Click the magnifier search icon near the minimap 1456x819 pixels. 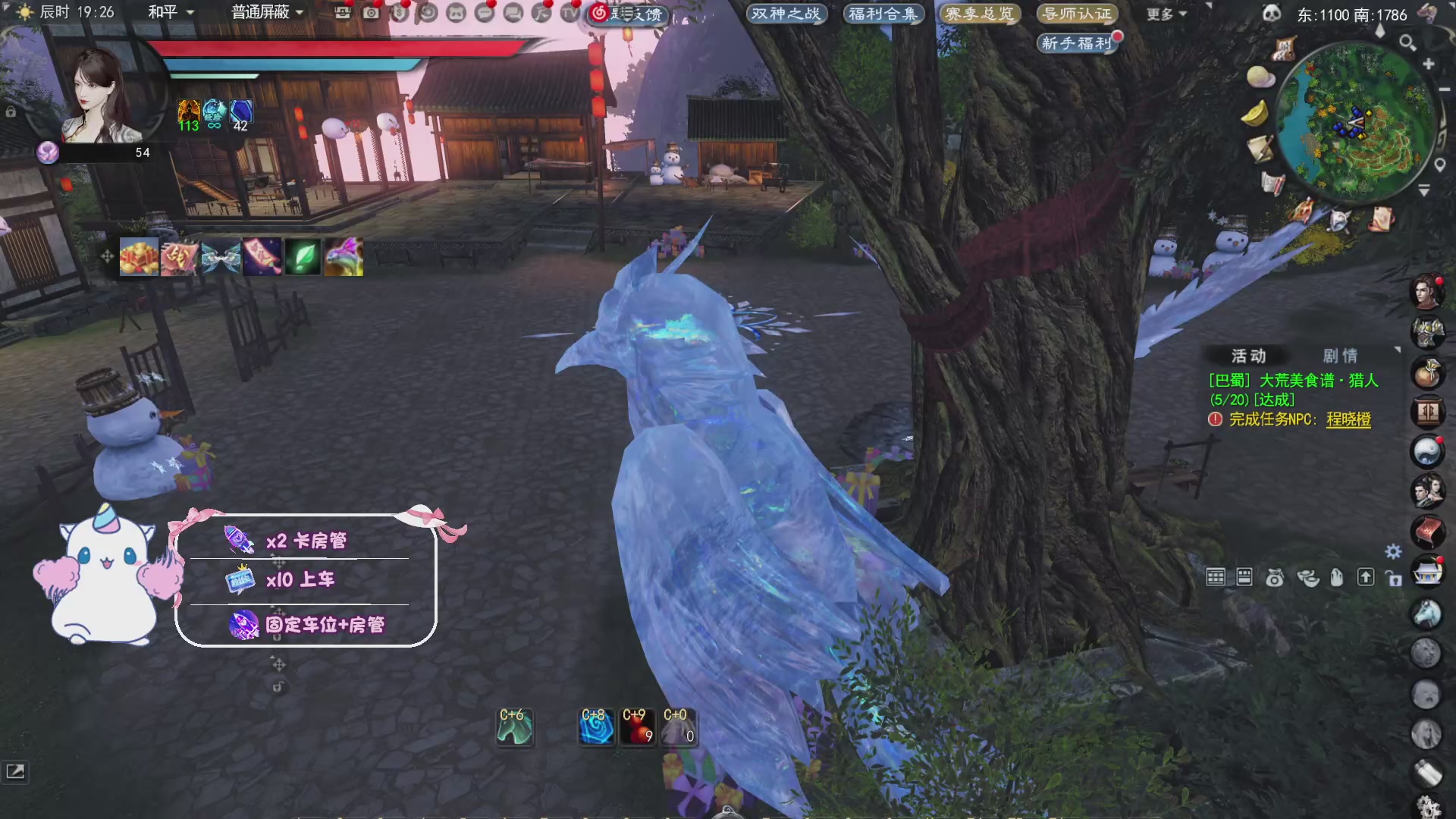pos(1407,43)
